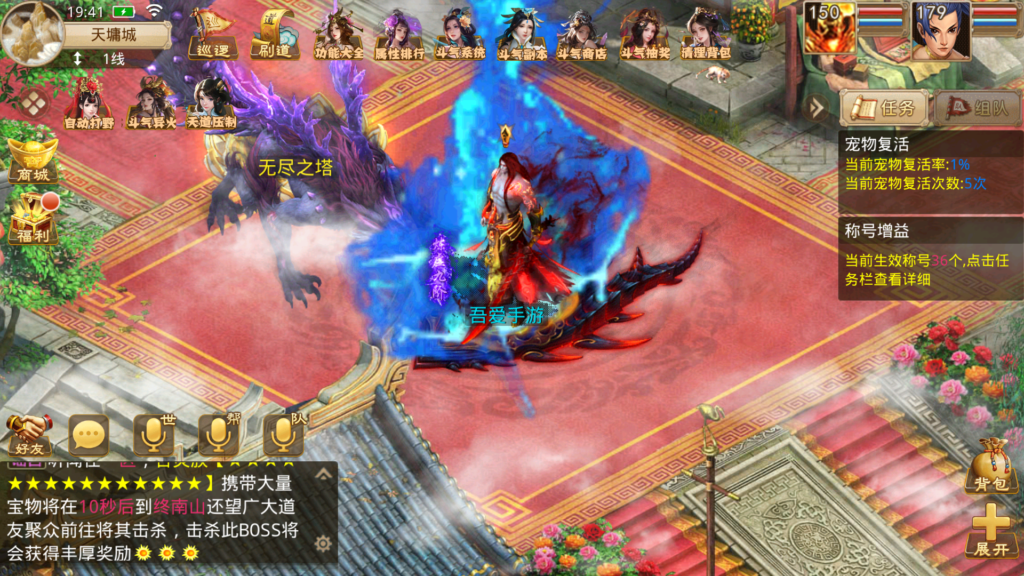The height and width of the screenshot is (576, 1024).
Task: Open the 好友 friends list
Action: pyautogui.click(x=29, y=434)
